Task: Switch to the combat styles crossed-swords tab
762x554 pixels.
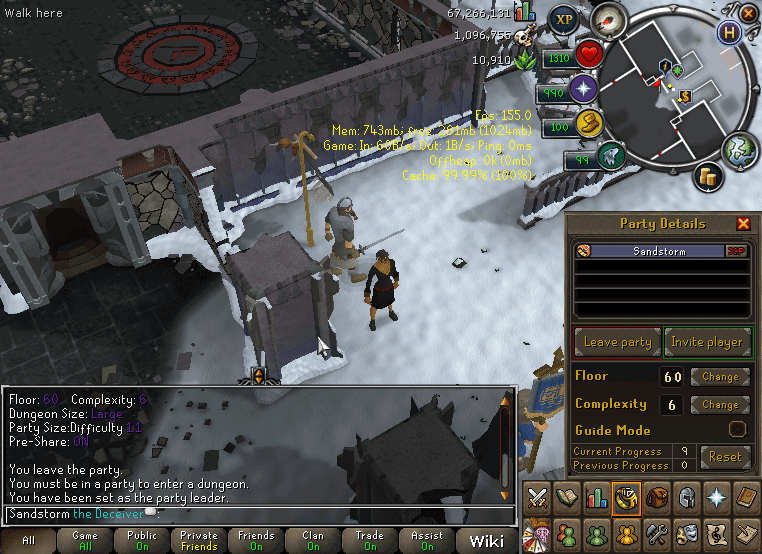Action: click(537, 497)
